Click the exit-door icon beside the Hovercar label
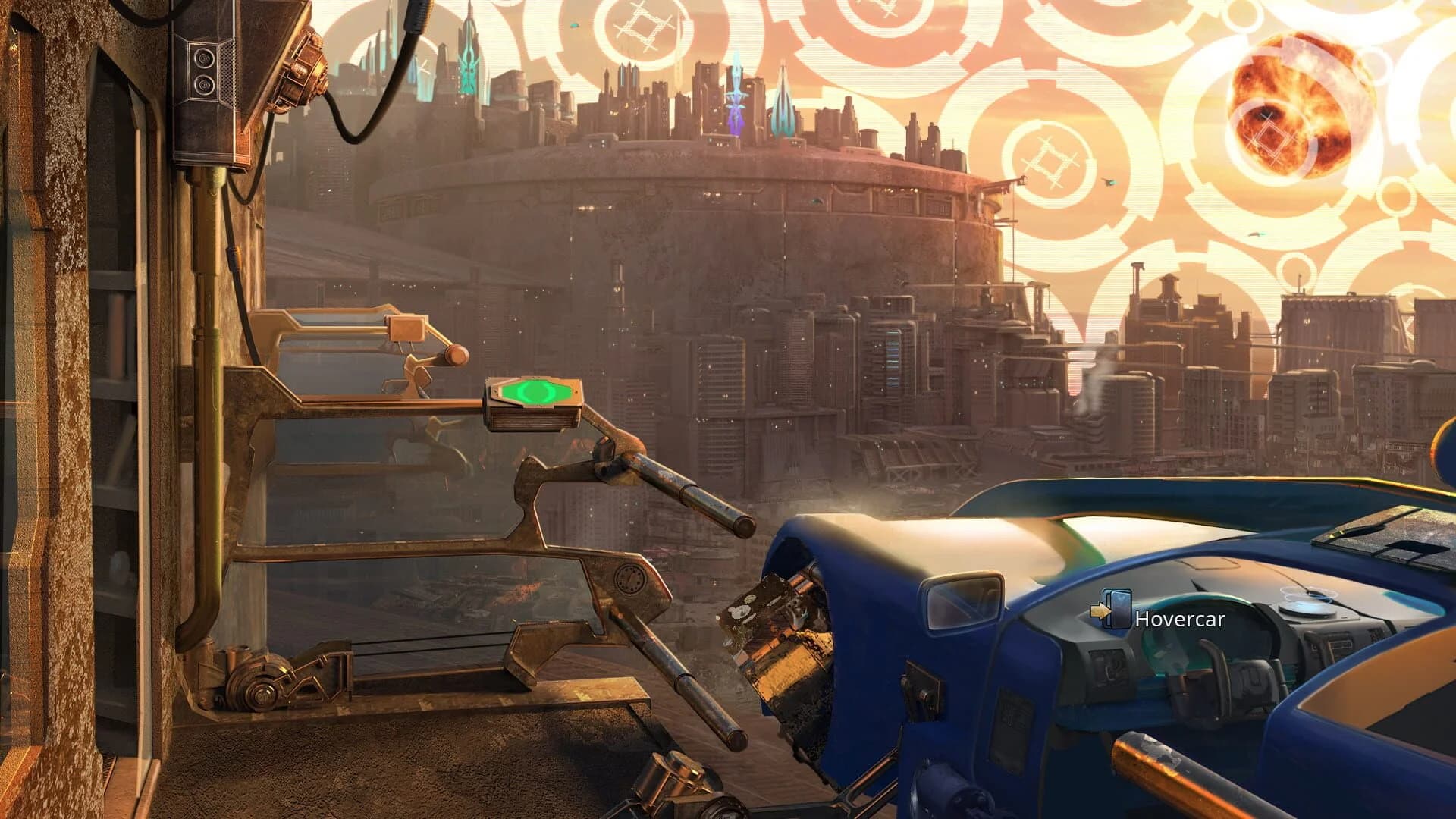 pyautogui.click(x=1117, y=608)
